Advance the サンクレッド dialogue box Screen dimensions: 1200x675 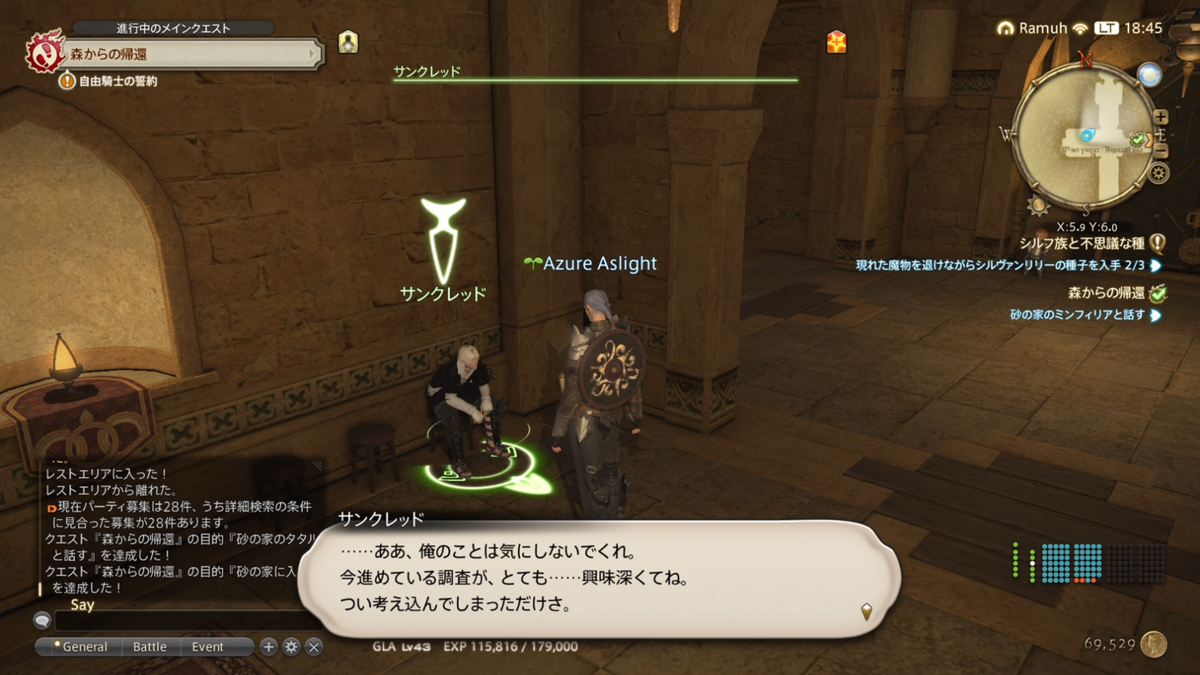click(x=600, y=580)
